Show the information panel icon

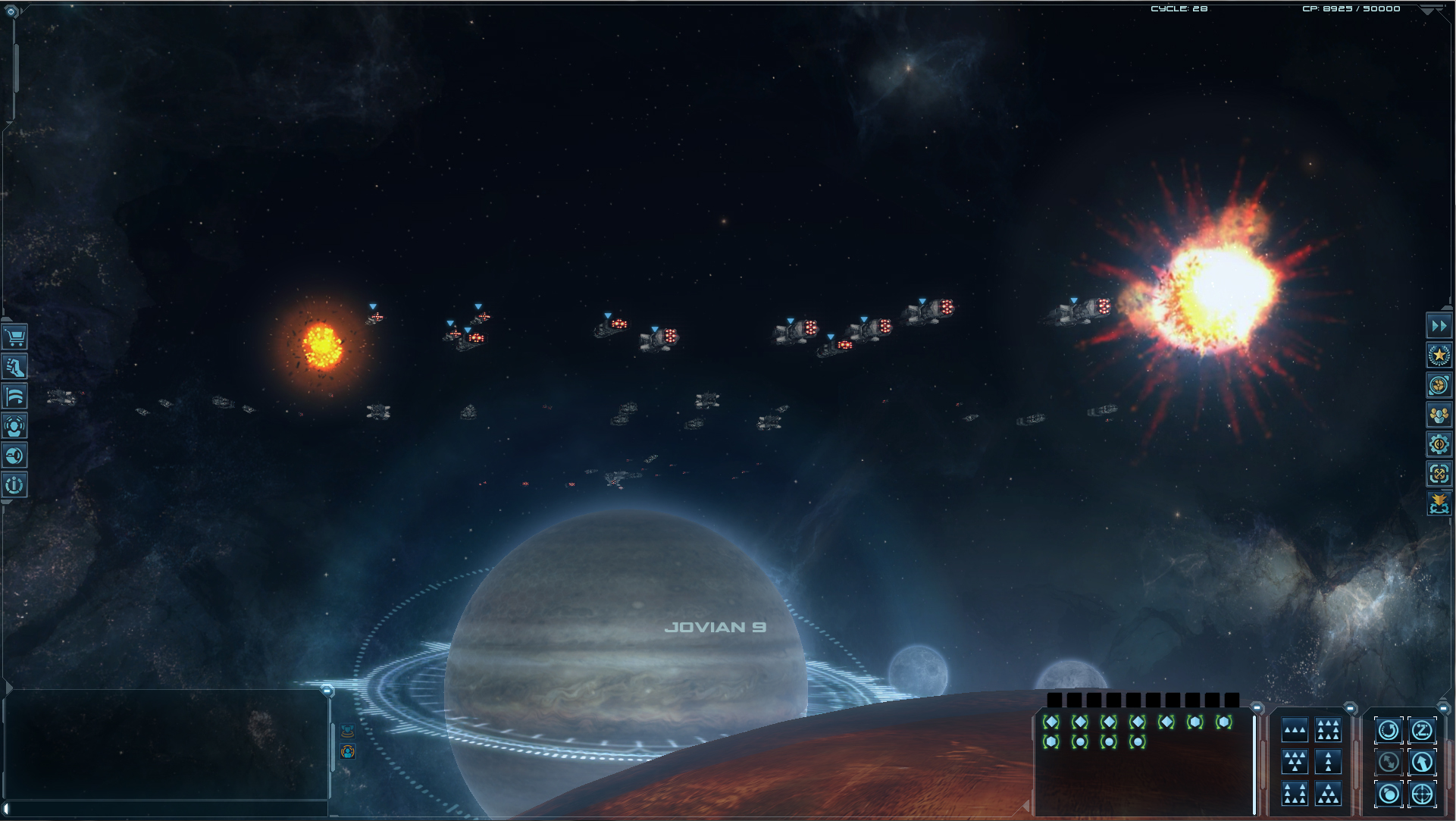point(14,485)
